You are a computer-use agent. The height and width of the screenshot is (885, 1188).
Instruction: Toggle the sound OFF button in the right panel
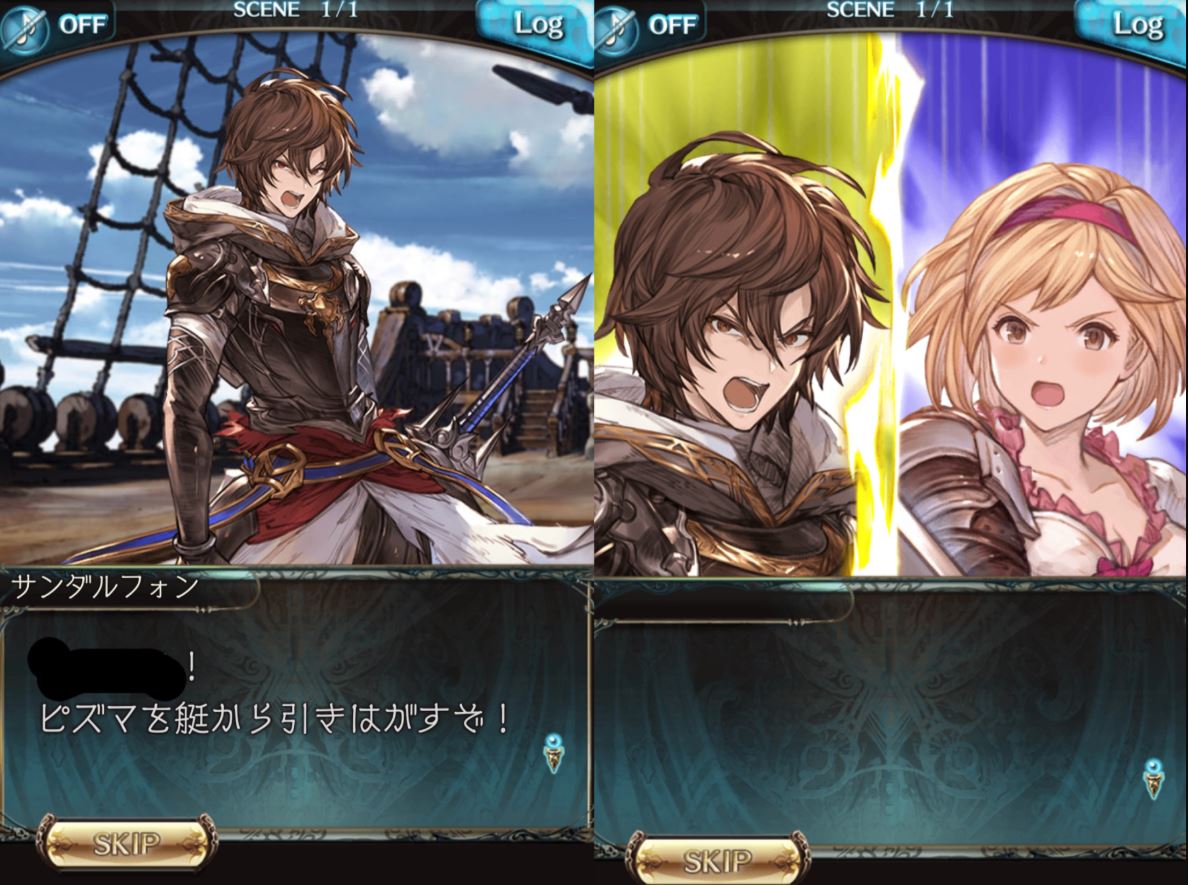pyautogui.click(x=650, y=24)
